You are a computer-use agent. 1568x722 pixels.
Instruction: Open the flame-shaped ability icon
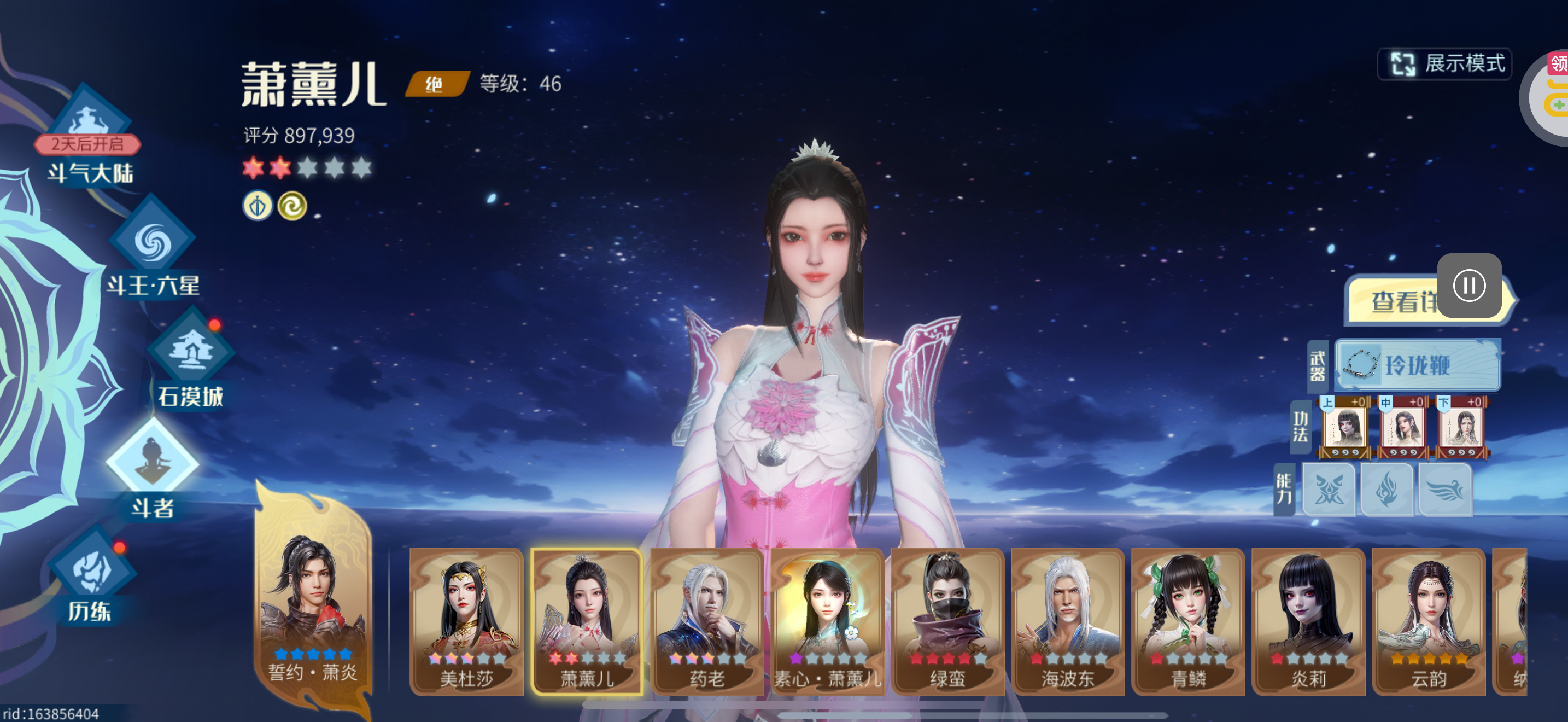coord(1387,490)
